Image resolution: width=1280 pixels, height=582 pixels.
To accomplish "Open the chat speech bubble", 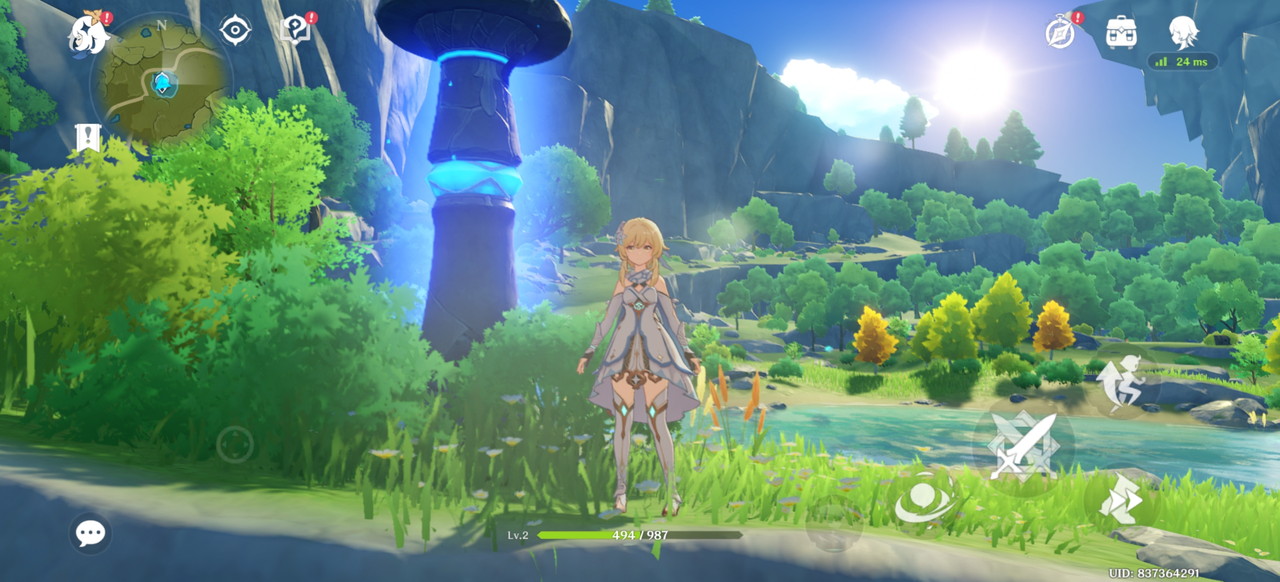I will point(90,532).
